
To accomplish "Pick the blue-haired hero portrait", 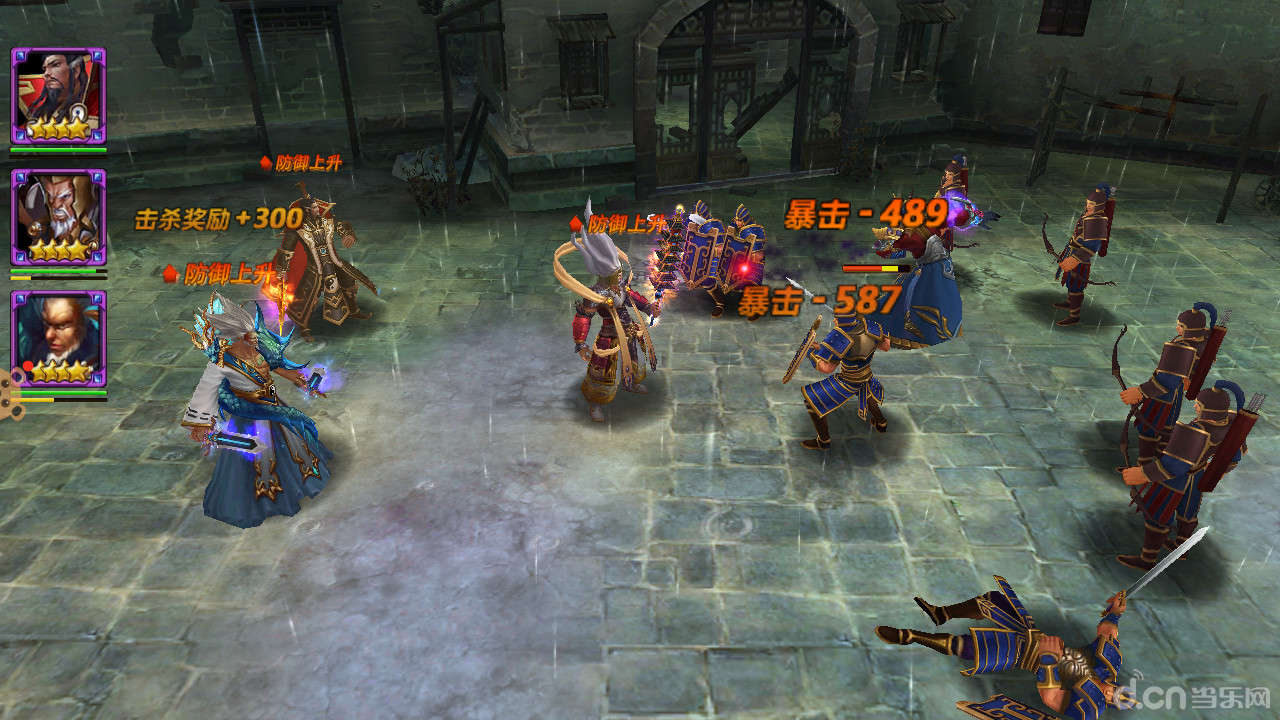I will tap(58, 338).
